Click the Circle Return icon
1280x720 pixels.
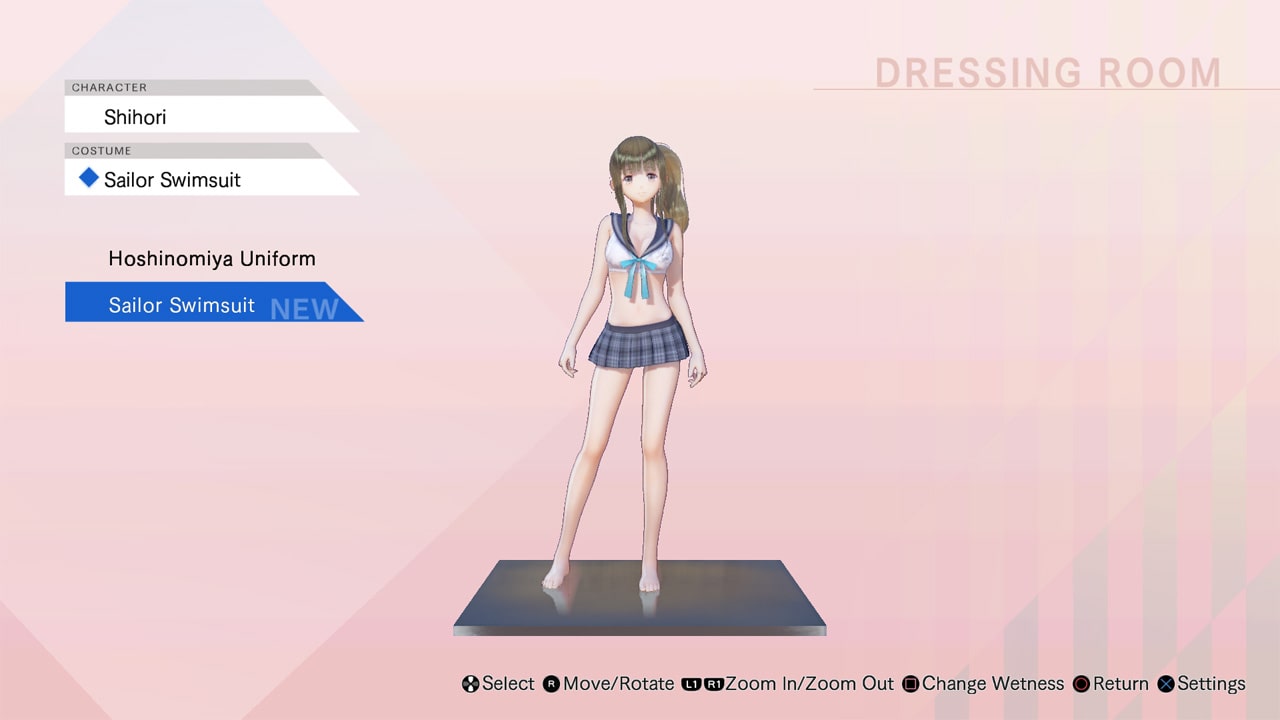pyautogui.click(x=1080, y=684)
